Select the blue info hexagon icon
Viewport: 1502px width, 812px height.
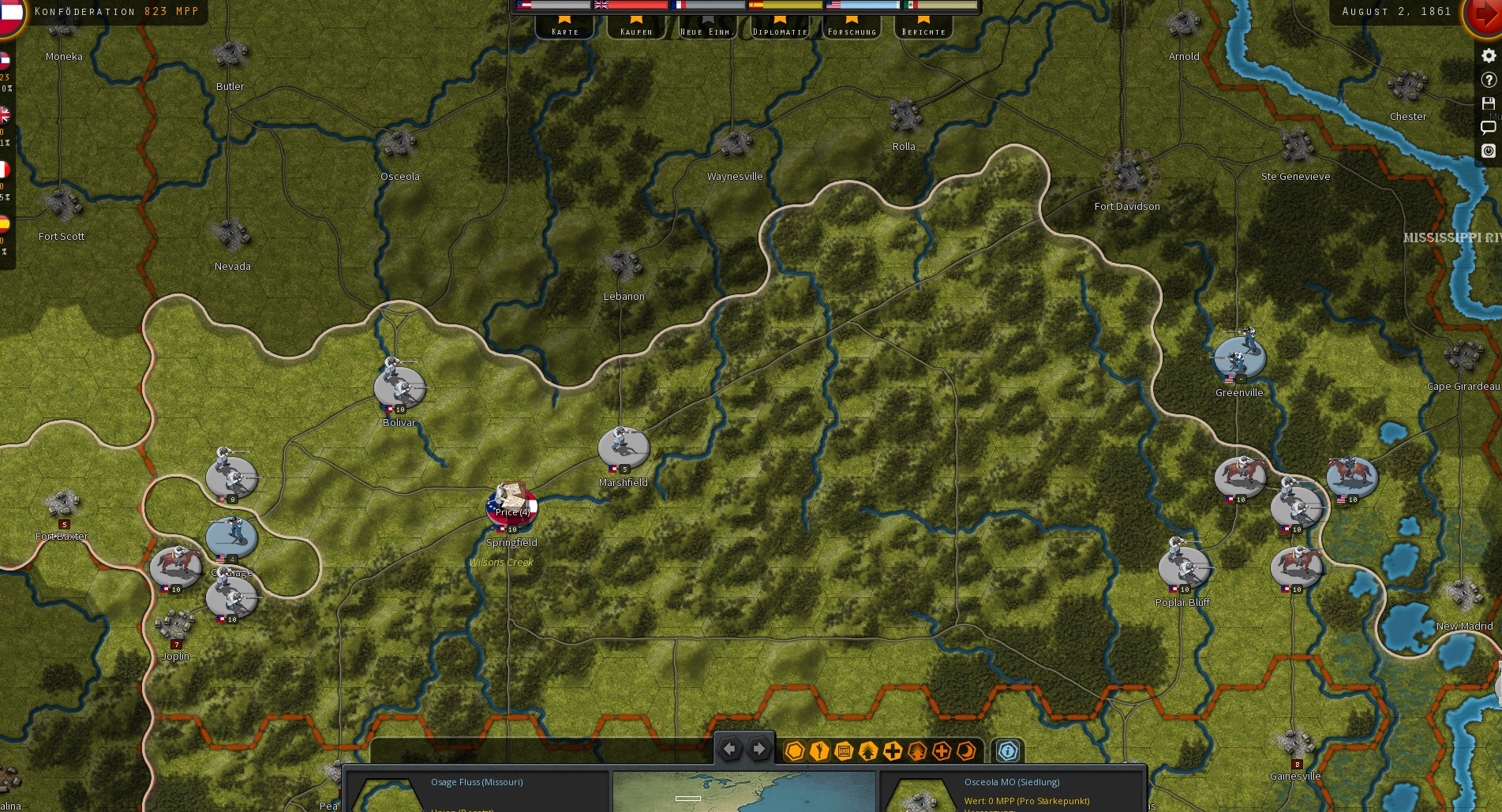pyautogui.click(x=1007, y=751)
